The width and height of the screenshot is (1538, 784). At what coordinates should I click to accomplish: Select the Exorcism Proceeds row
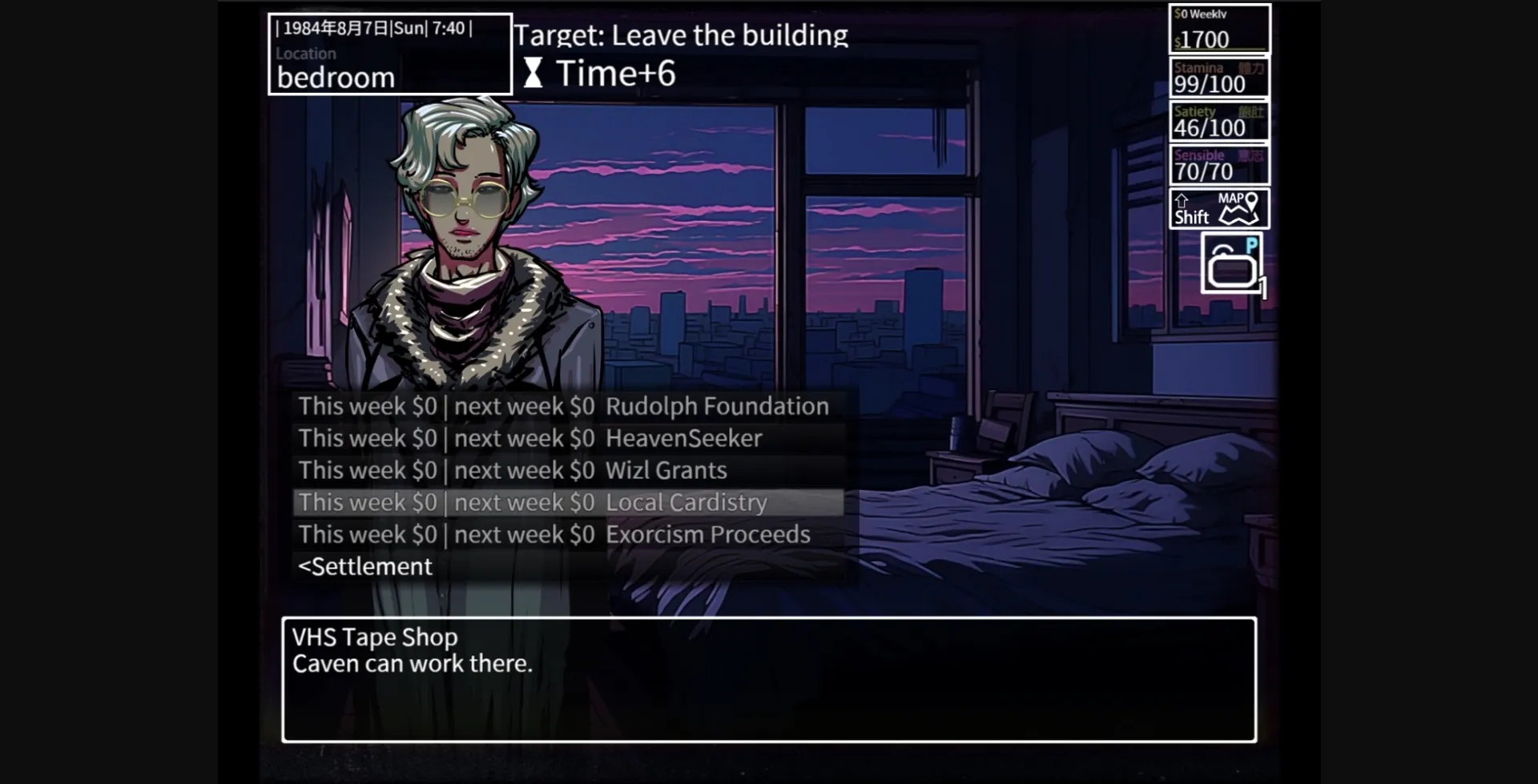tap(554, 534)
